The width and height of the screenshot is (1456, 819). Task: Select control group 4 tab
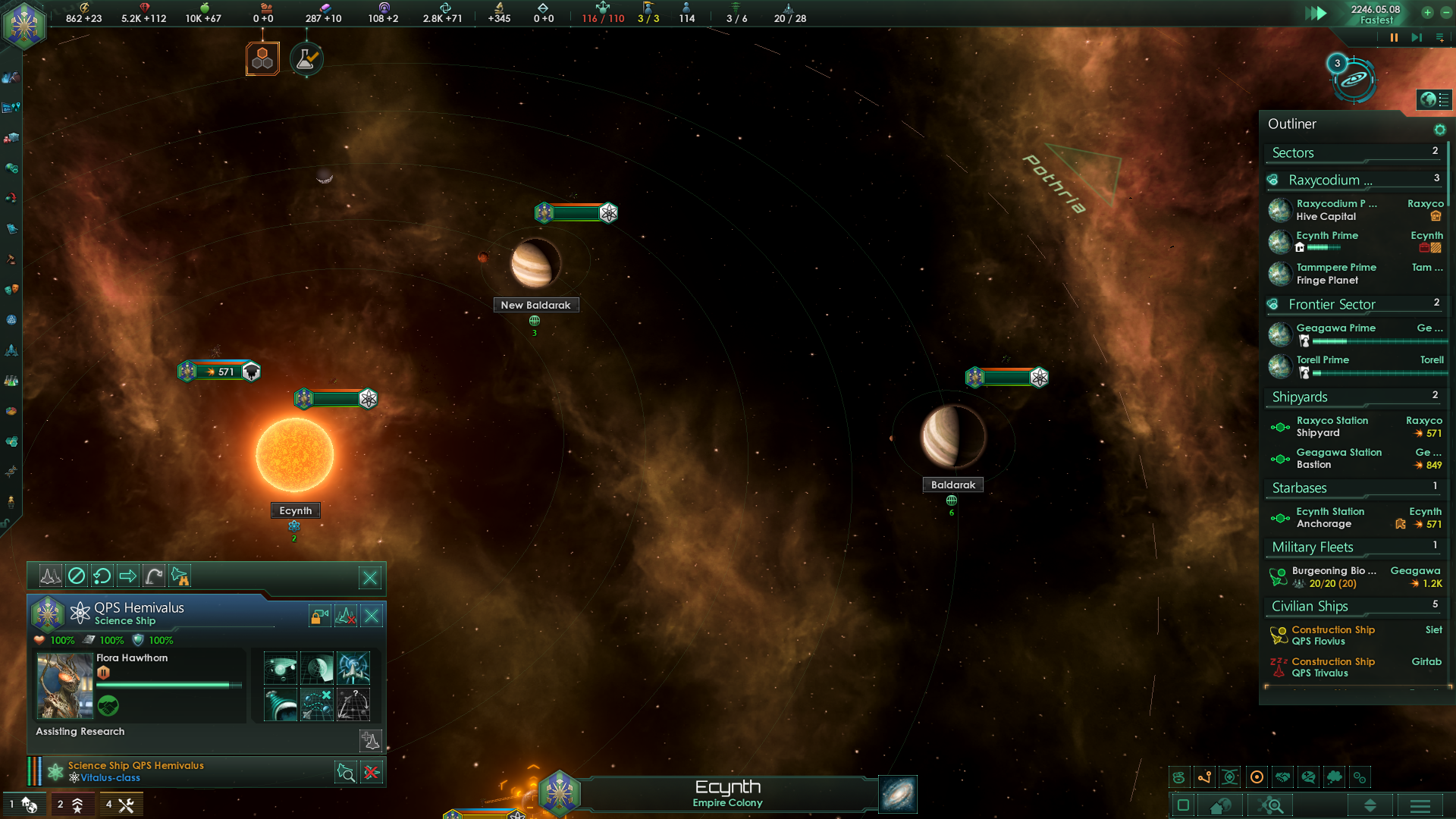[119, 805]
